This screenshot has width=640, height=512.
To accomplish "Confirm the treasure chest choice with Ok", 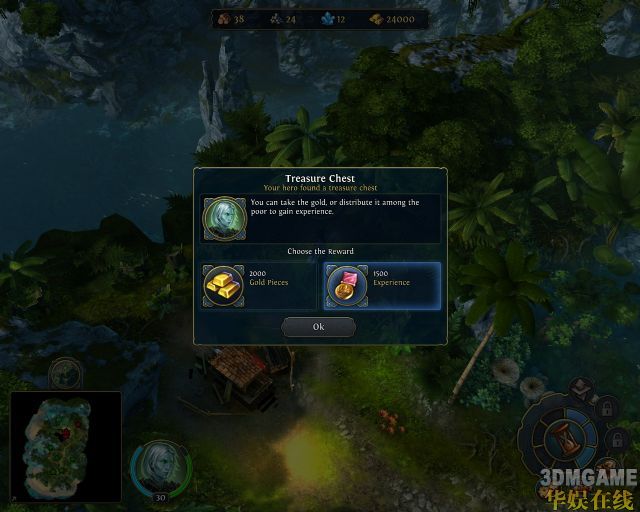I will [318, 327].
